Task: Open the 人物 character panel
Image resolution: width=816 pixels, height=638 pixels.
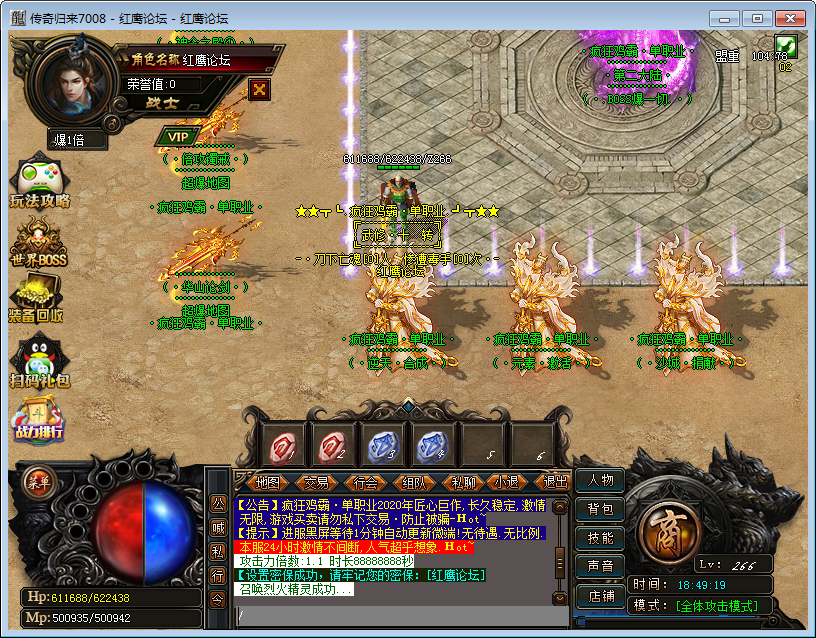Action: 600,481
